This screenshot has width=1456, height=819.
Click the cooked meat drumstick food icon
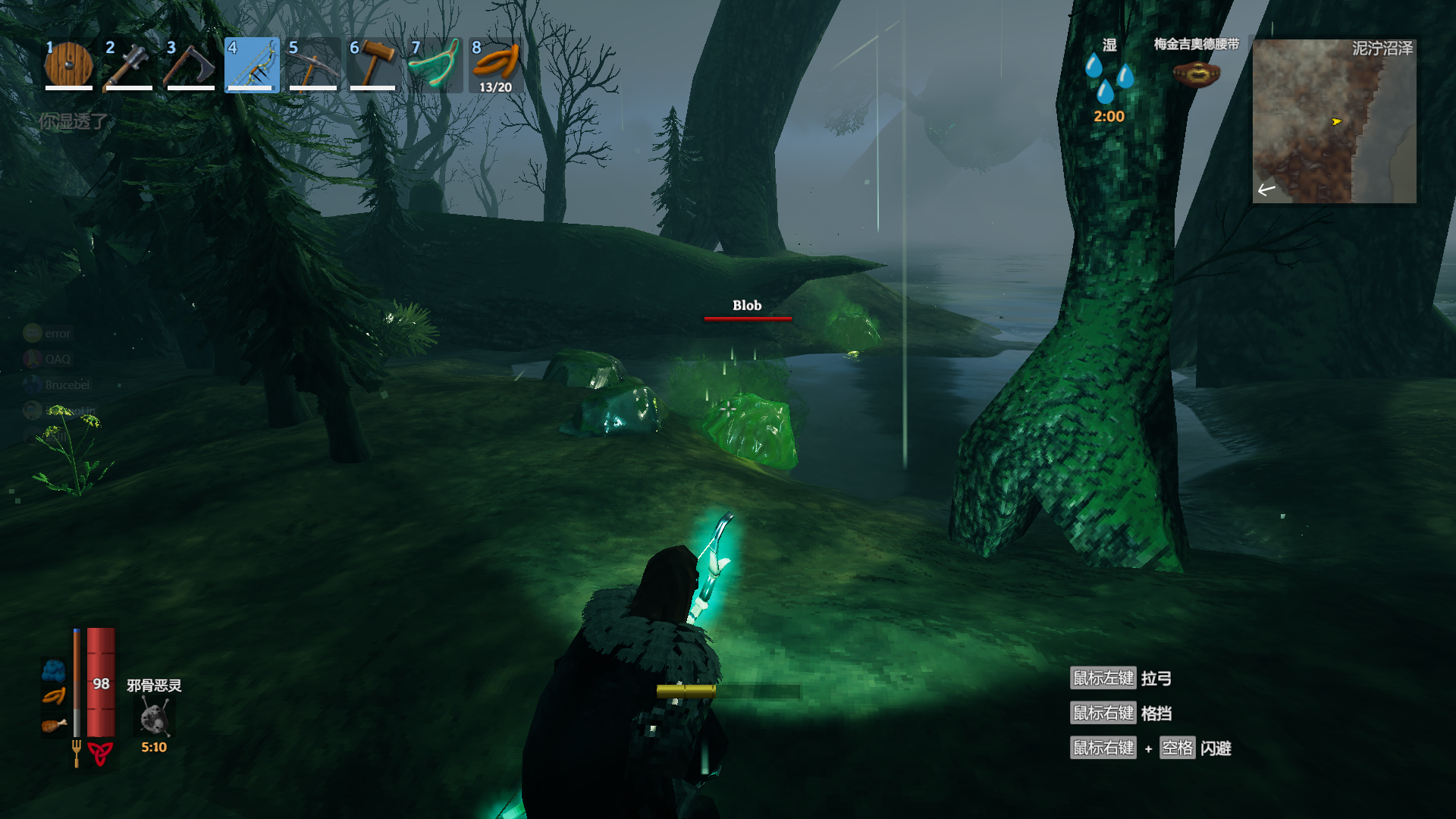(x=53, y=726)
